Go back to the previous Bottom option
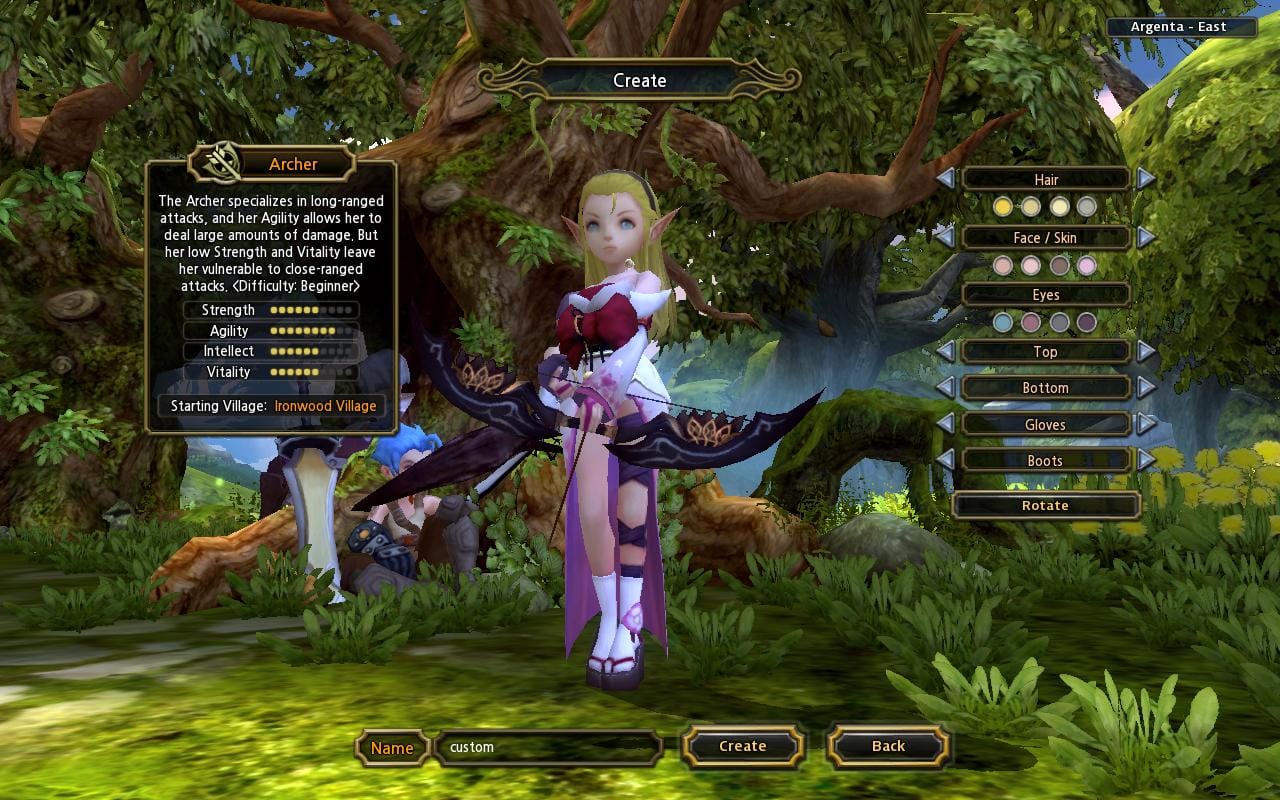 [944, 388]
